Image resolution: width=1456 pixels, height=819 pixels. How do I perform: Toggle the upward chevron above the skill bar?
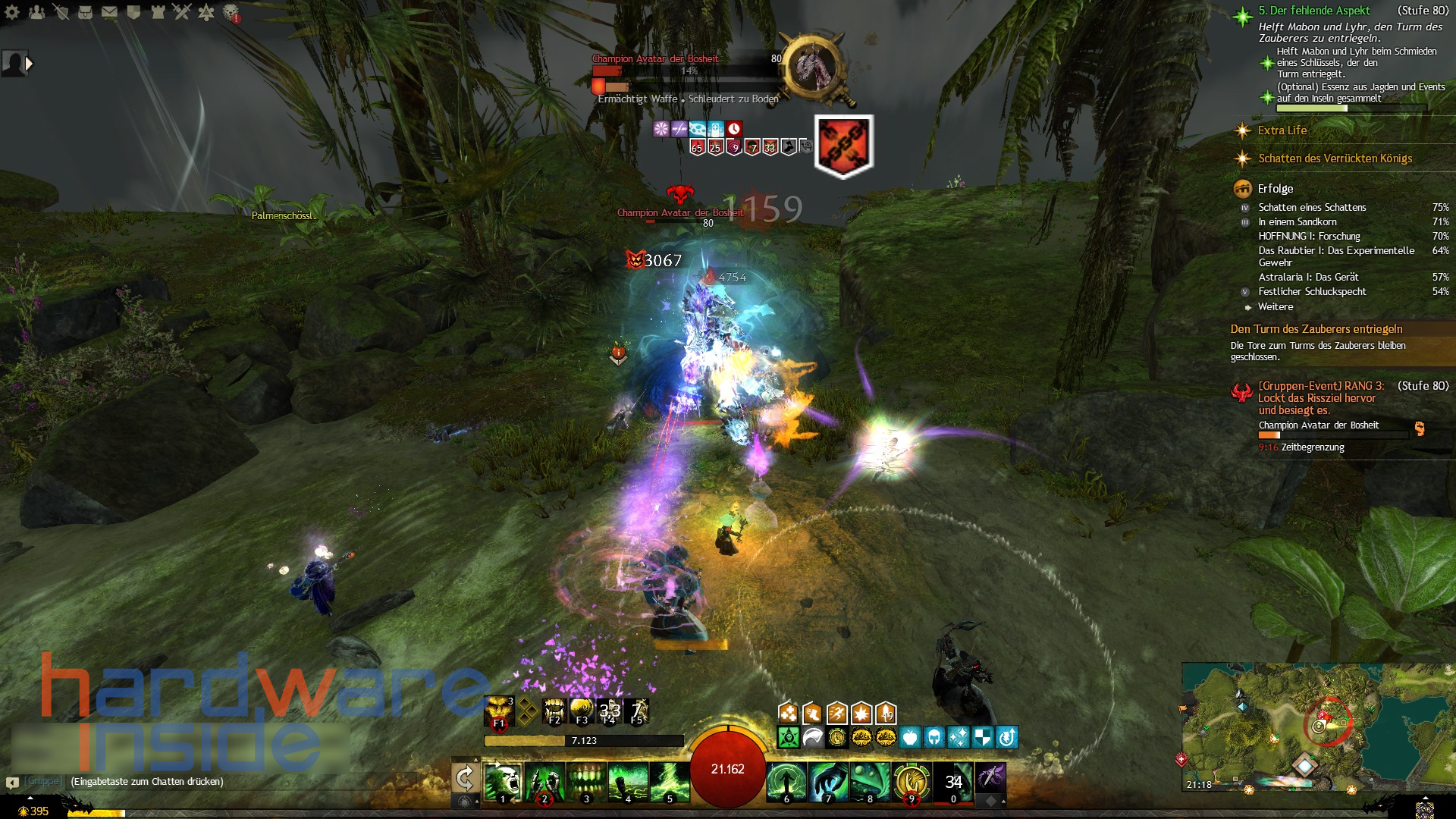tap(475, 758)
